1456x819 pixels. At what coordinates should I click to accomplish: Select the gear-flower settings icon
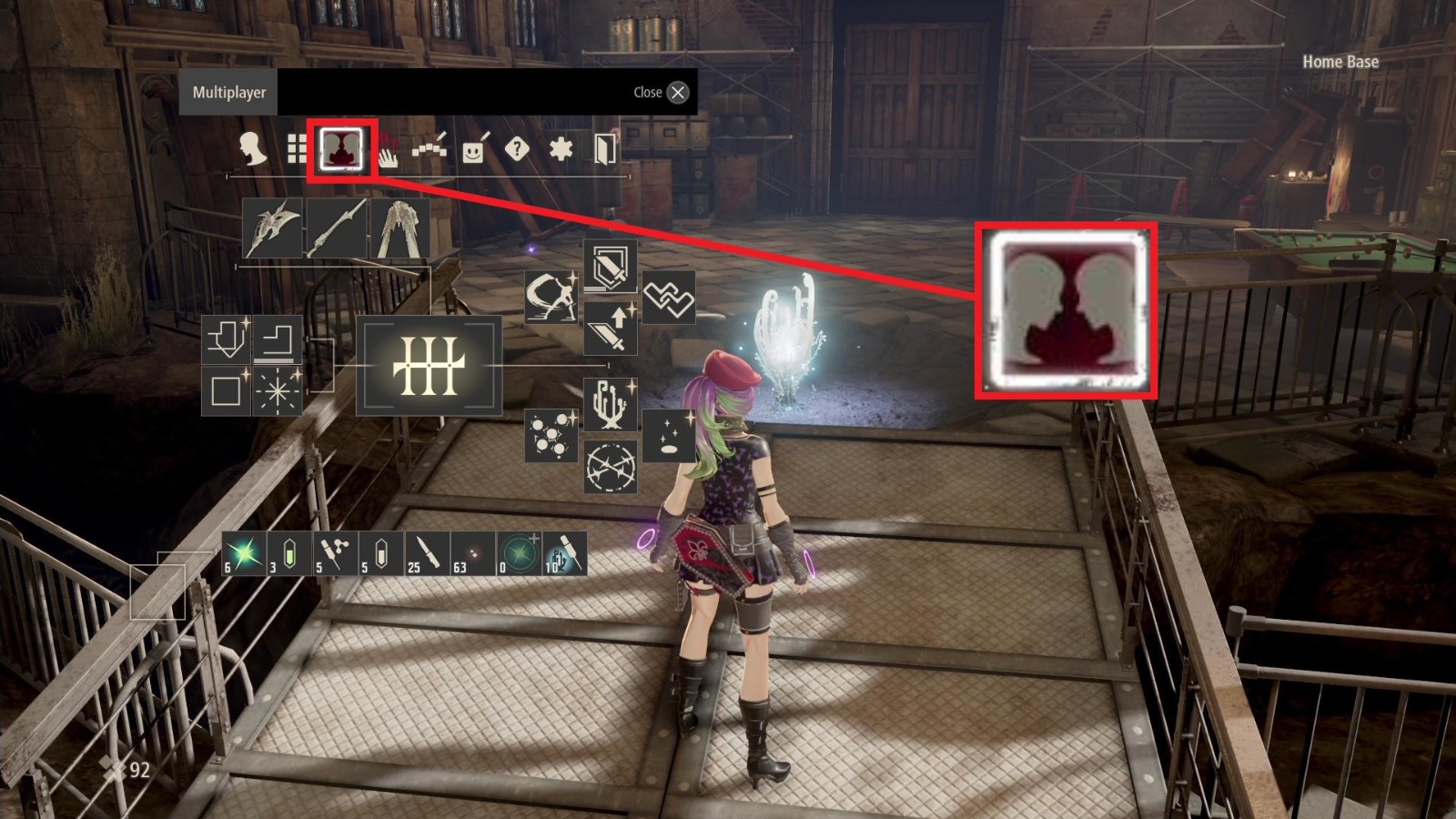pyautogui.click(x=562, y=147)
